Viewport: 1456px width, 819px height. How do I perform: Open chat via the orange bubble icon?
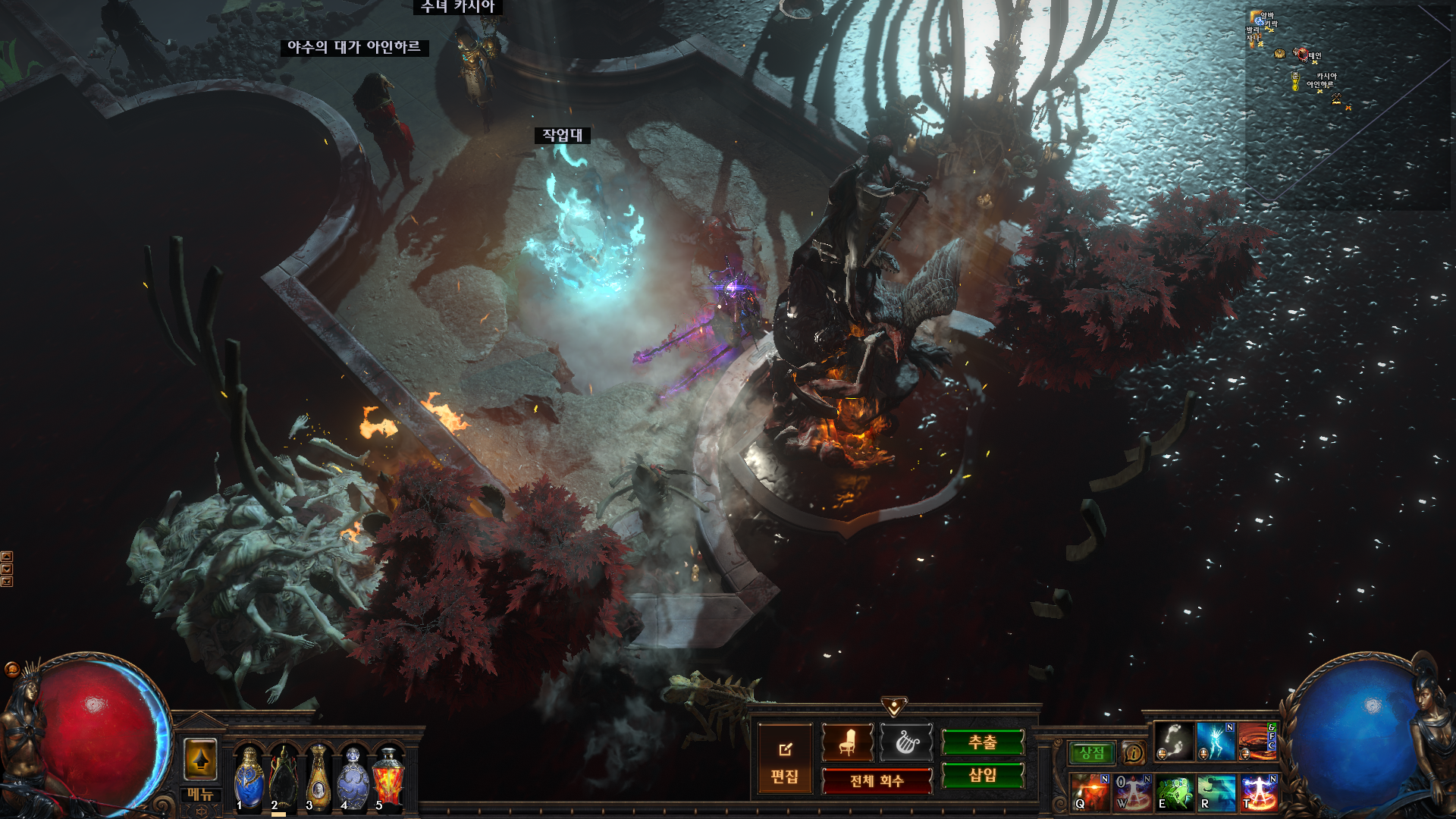[12, 669]
